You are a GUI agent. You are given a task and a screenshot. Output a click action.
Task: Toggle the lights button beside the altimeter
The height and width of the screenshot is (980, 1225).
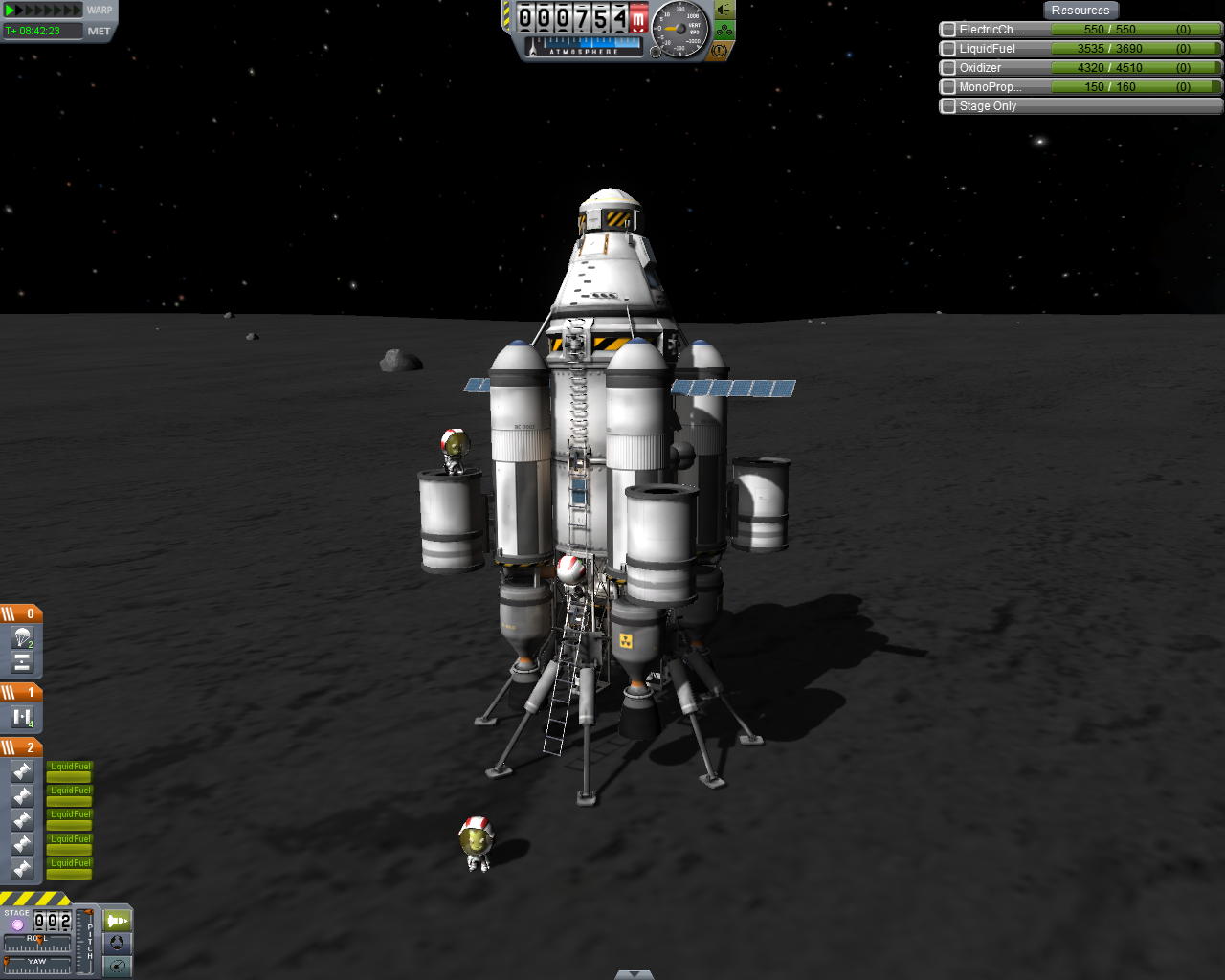724,11
